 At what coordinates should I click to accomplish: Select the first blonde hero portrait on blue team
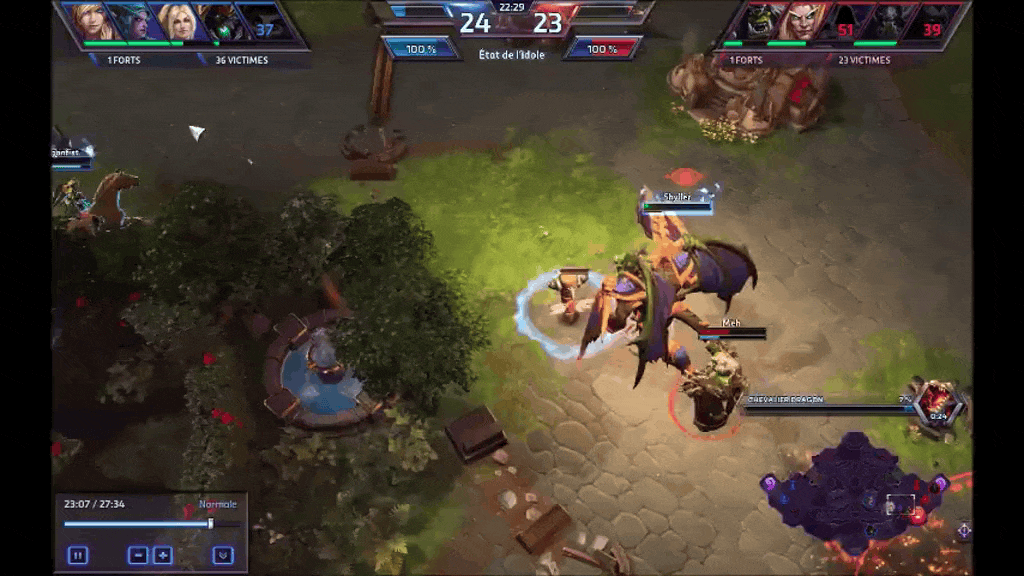(x=91, y=22)
